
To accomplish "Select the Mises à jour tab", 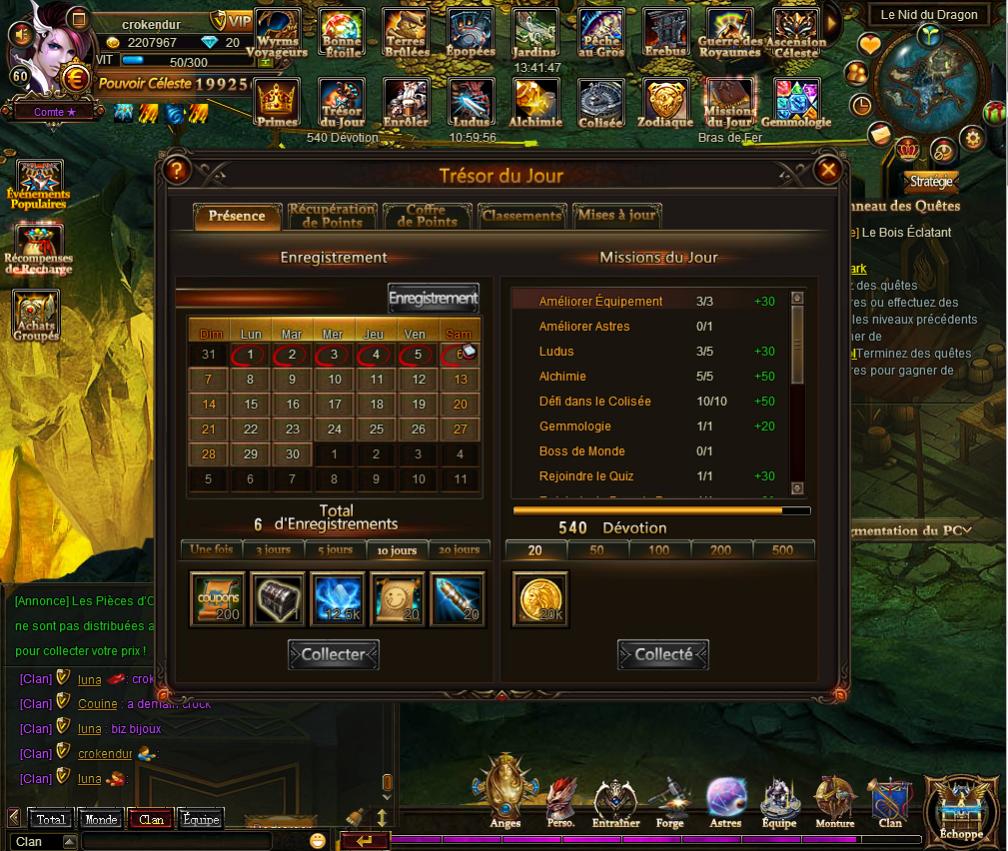I will tap(616, 216).
